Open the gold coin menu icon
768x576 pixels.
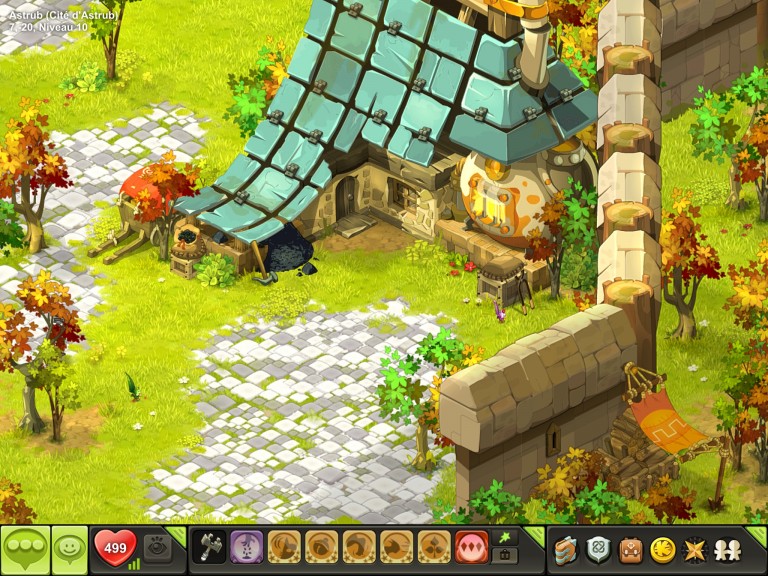661,549
